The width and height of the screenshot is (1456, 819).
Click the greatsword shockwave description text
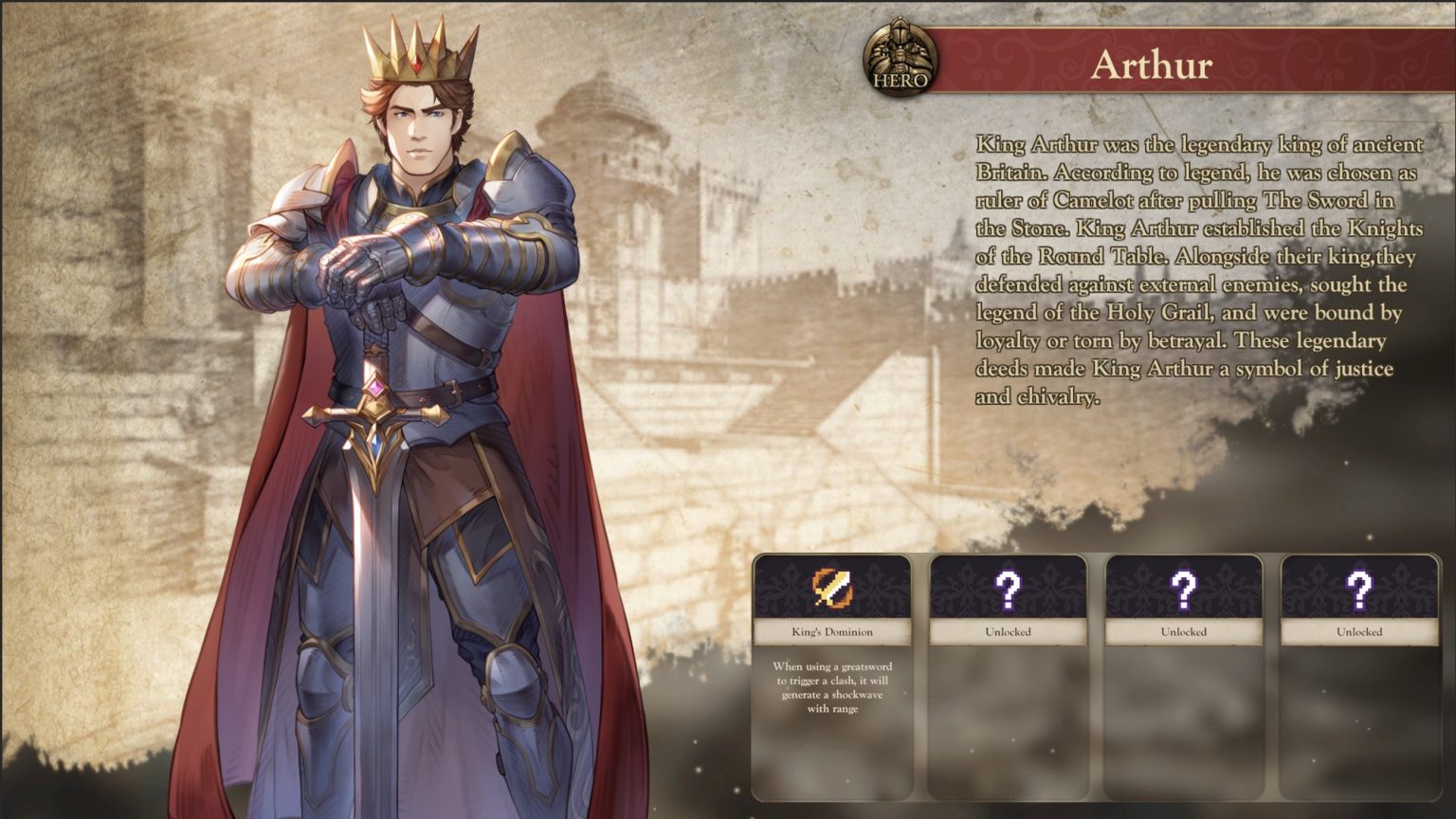(832, 687)
